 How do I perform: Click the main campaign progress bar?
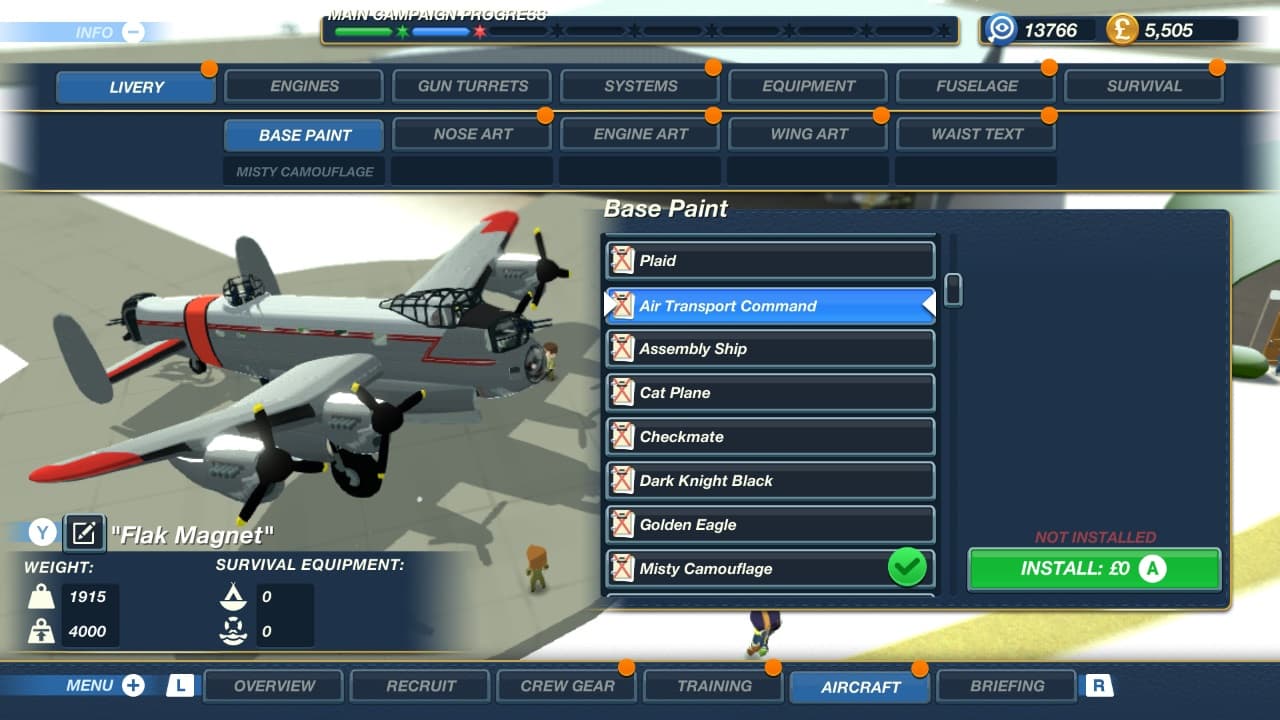click(640, 30)
